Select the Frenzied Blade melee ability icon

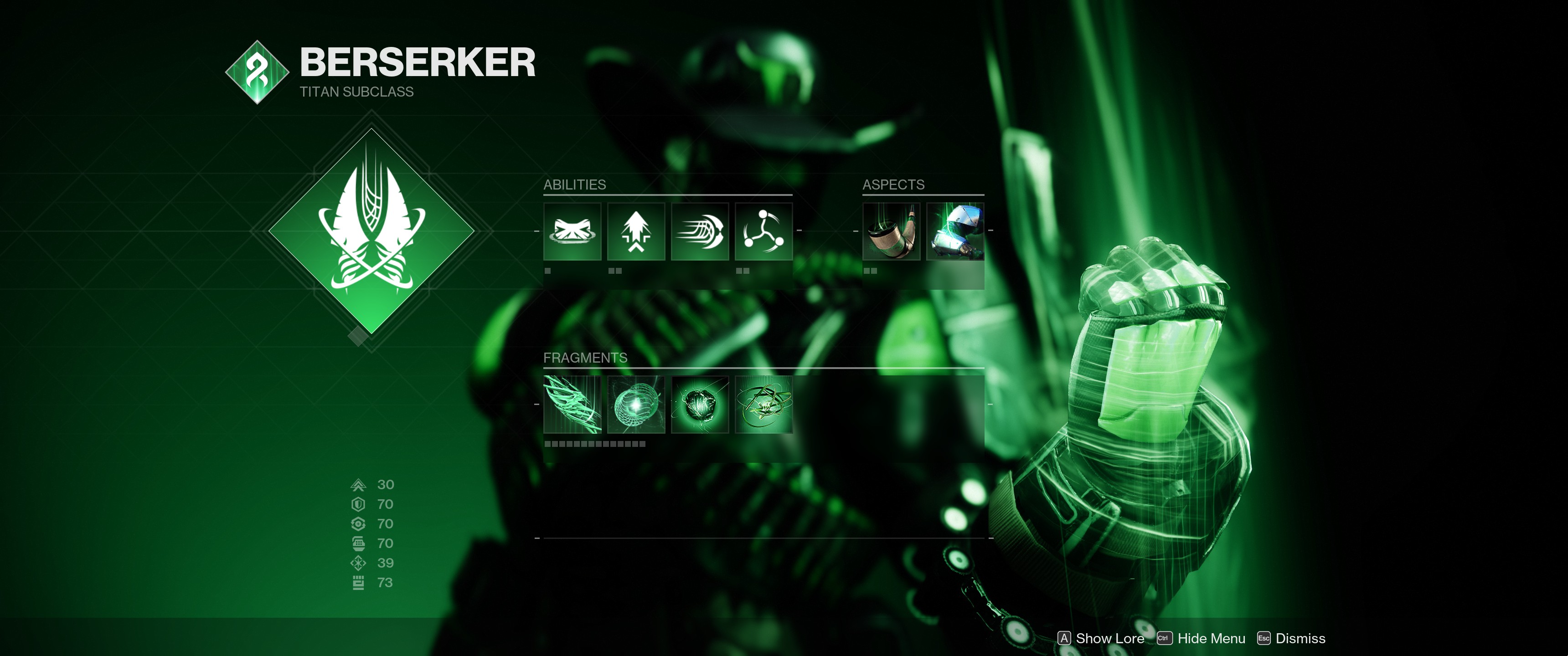[700, 231]
